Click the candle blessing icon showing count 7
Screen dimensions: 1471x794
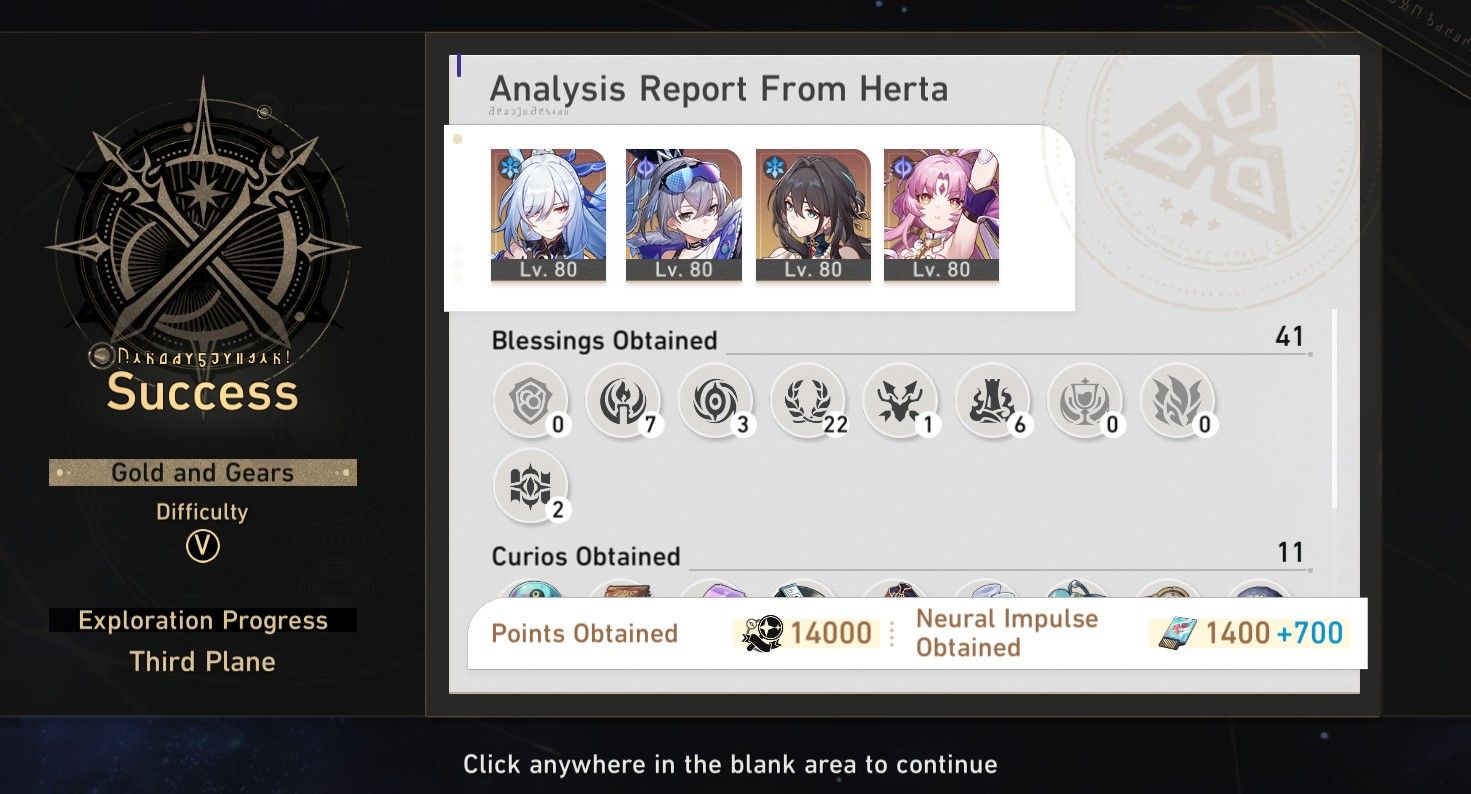(x=622, y=400)
